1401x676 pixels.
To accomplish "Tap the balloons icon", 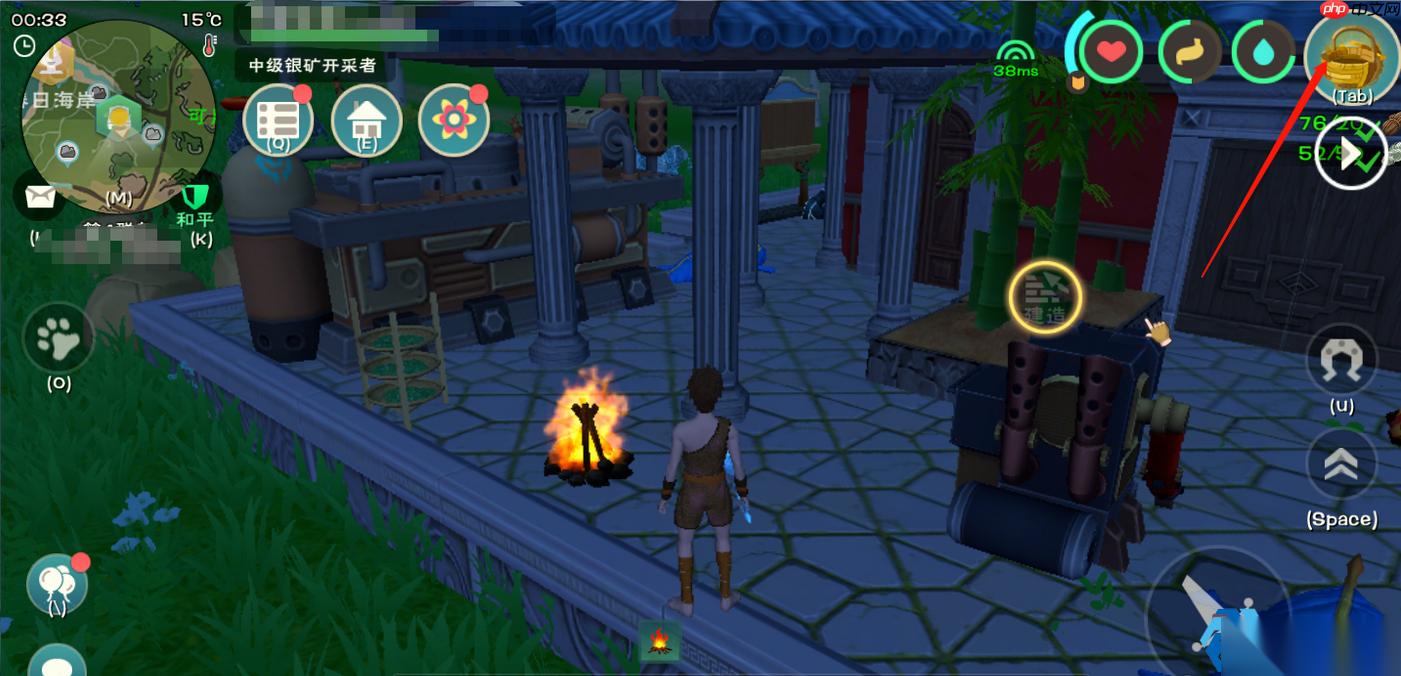I will (x=56, y=582).
